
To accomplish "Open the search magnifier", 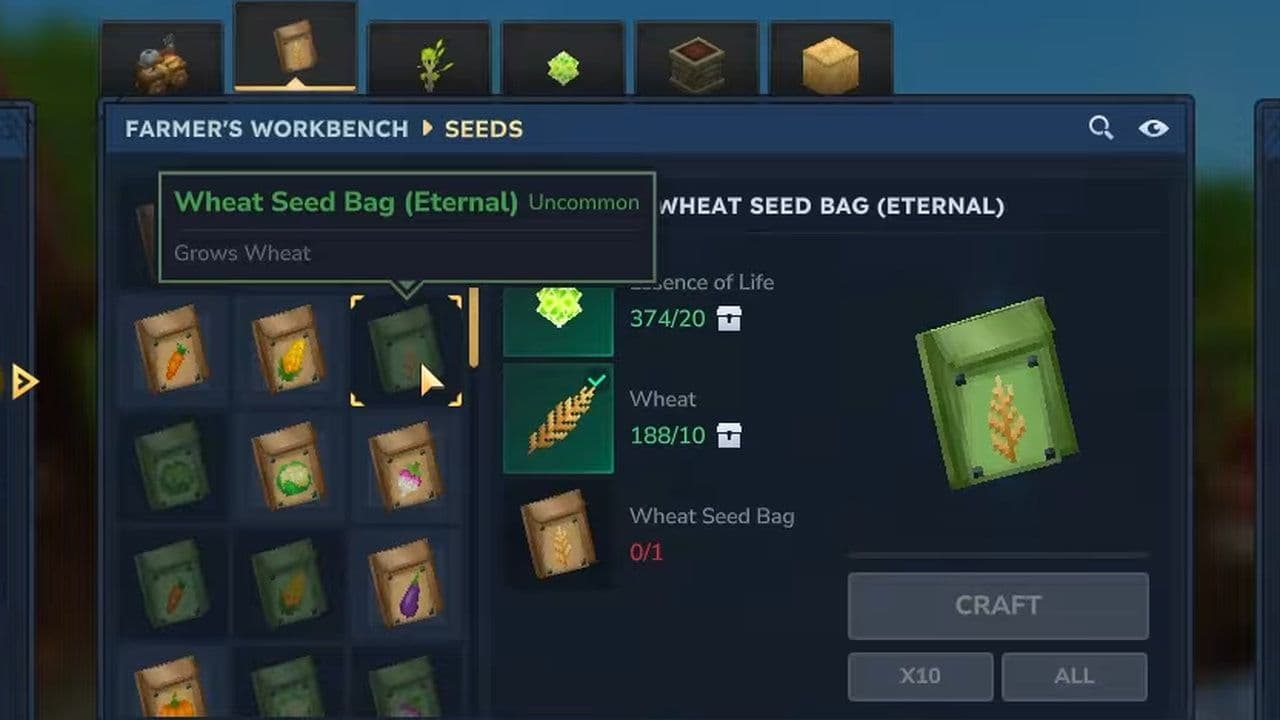I will [1101, 128].
